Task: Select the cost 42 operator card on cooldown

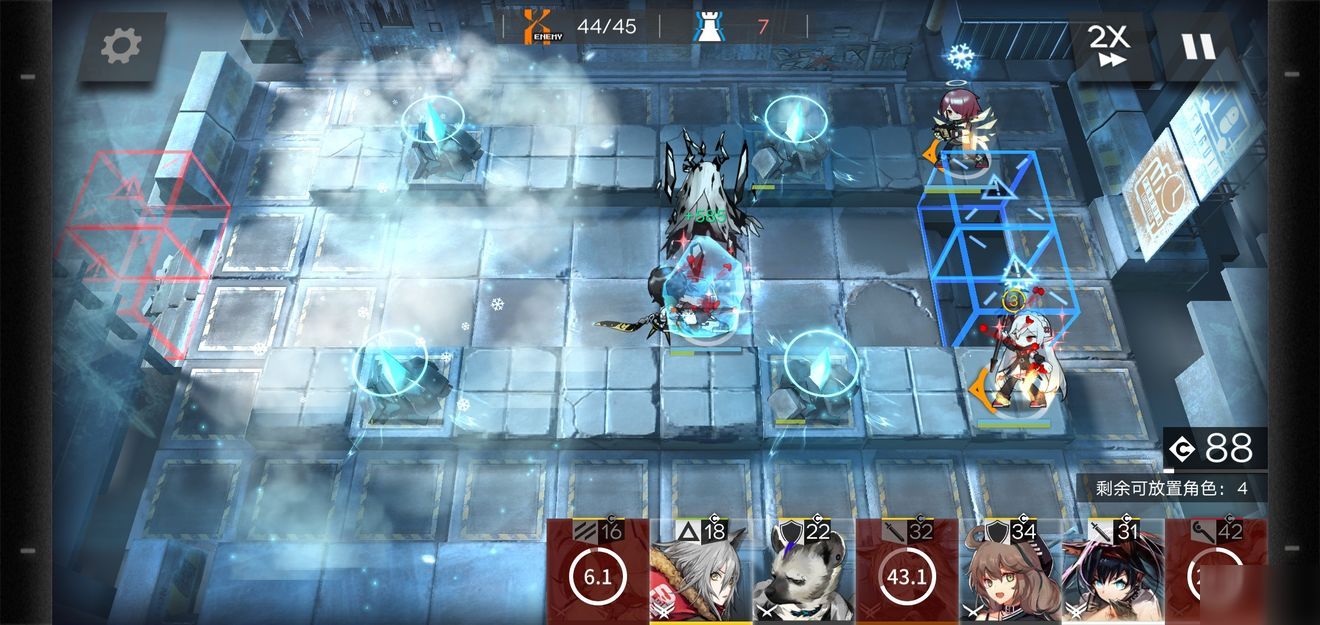Action: (x=1215, y=572)
